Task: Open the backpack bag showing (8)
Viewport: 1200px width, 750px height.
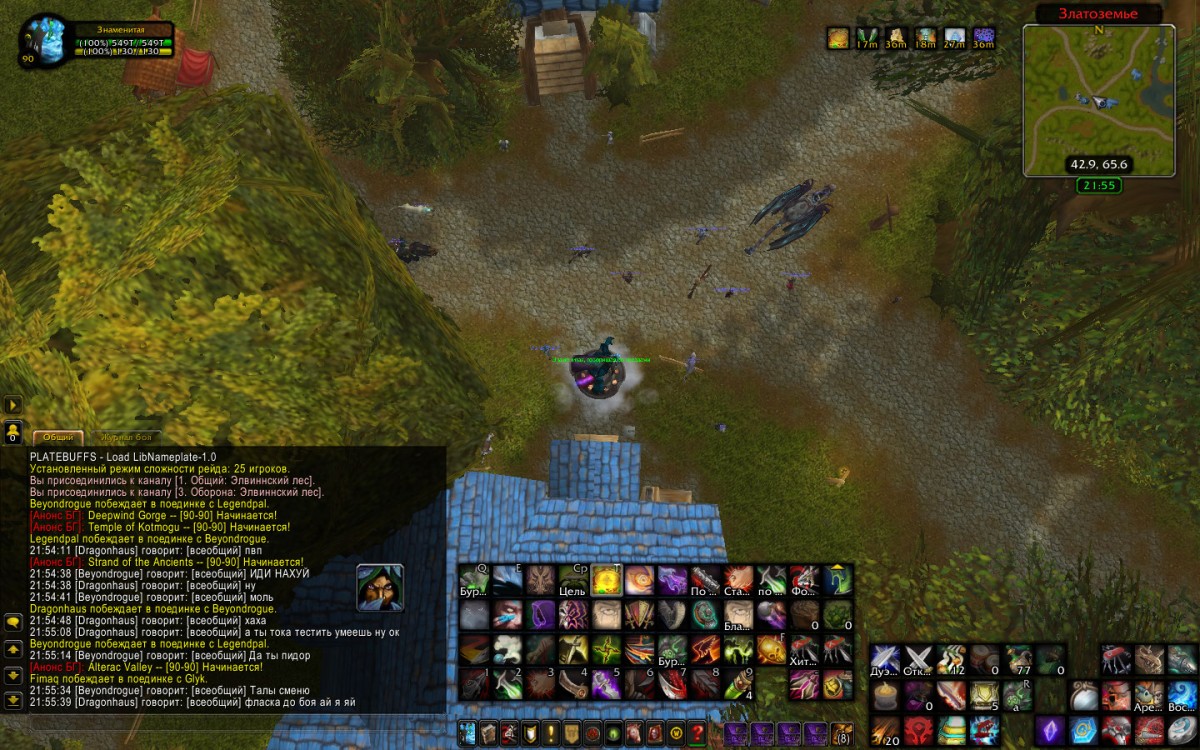Action: 843,734
